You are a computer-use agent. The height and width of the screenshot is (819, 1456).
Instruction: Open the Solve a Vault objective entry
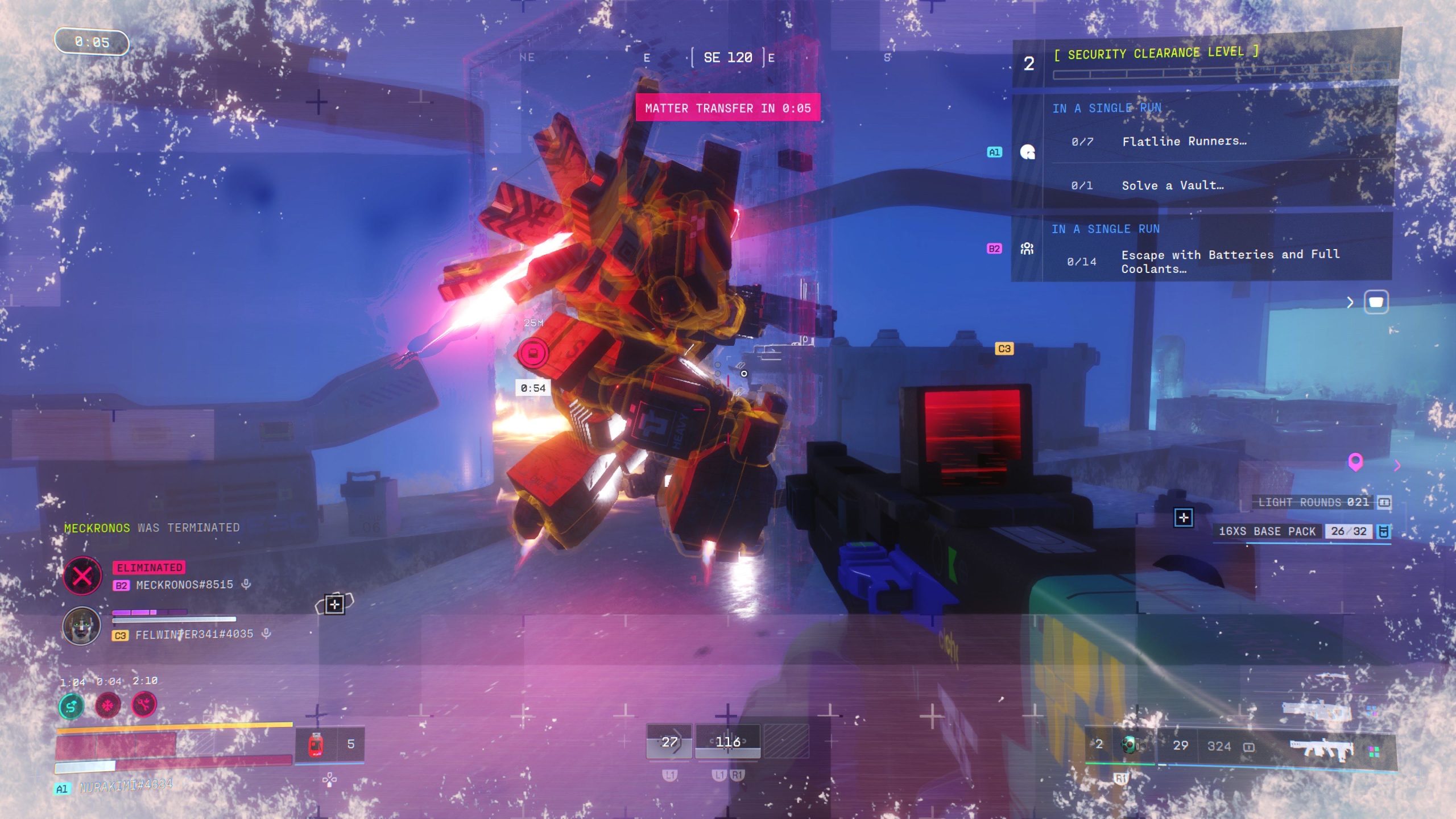click(1172, 185)
